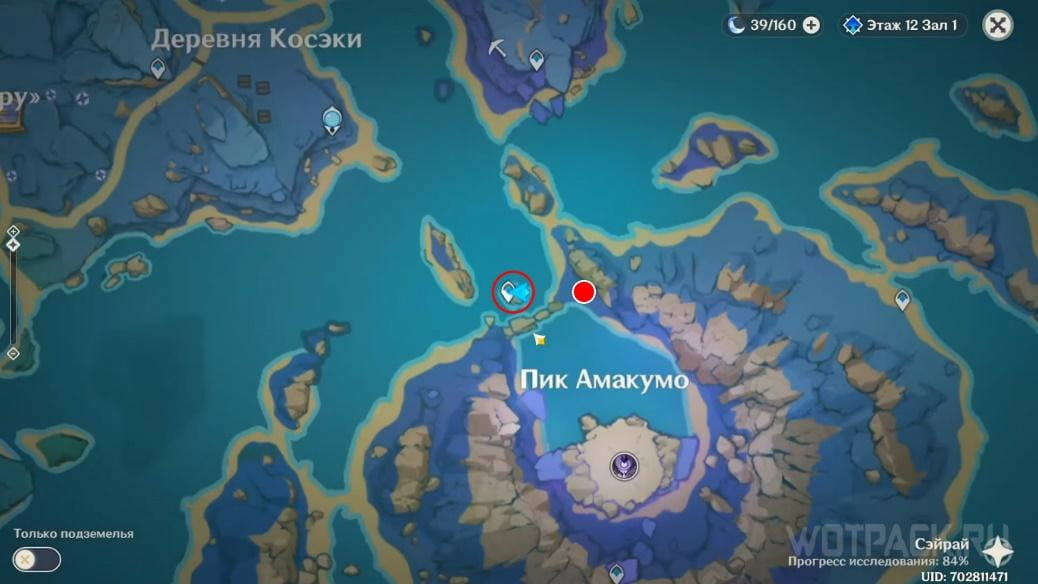Add Original Resin with the plus button

tap(811, 25)
